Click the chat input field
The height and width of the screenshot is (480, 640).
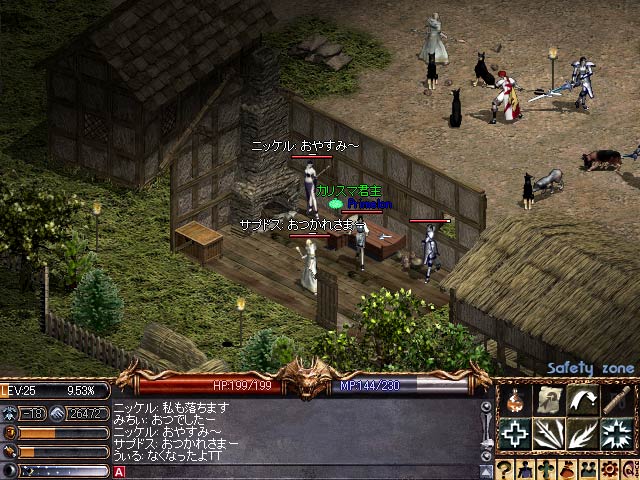pos(300,471)
